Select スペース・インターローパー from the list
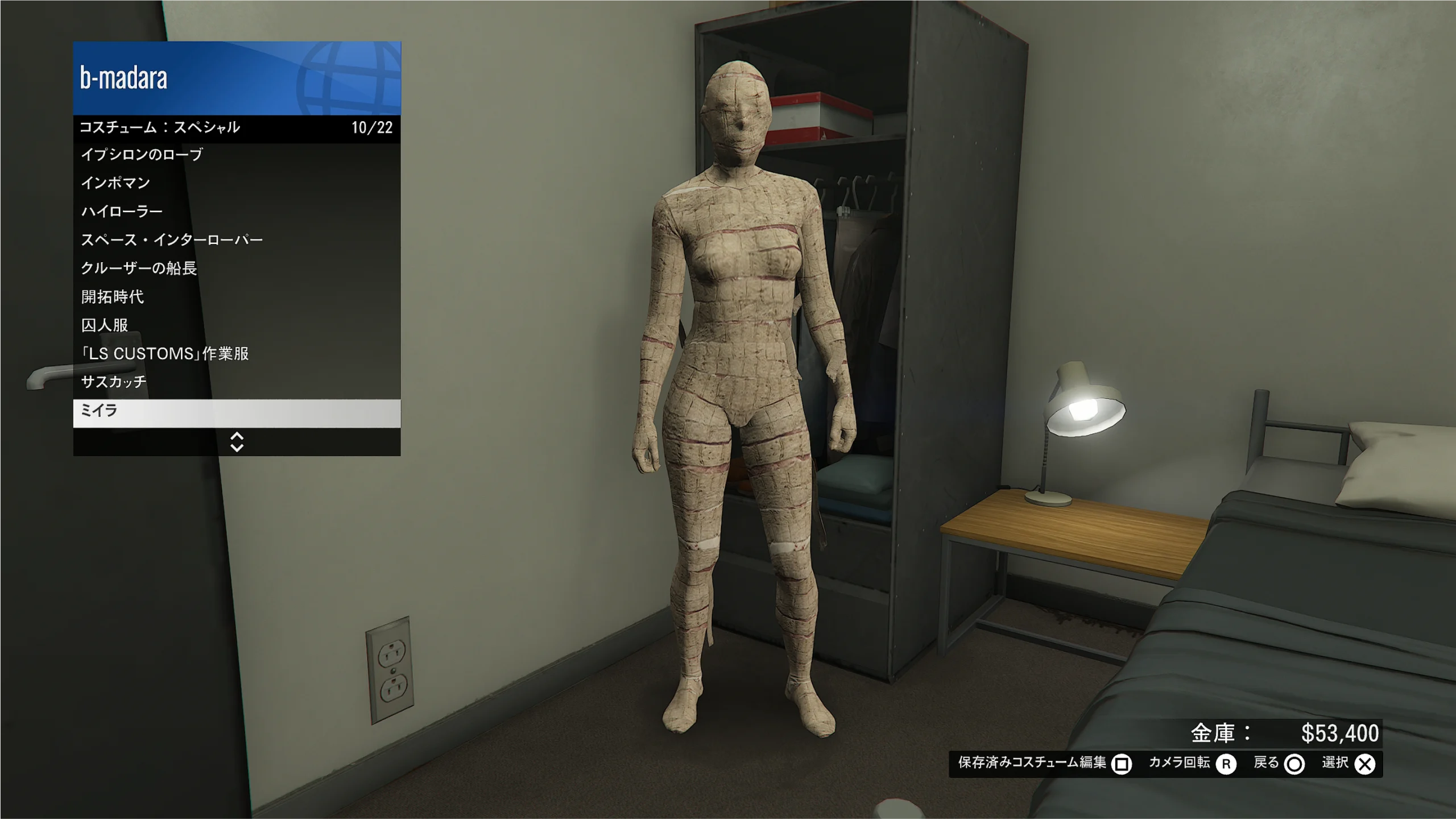1456x819 pixels. click(x=237, y=240)
